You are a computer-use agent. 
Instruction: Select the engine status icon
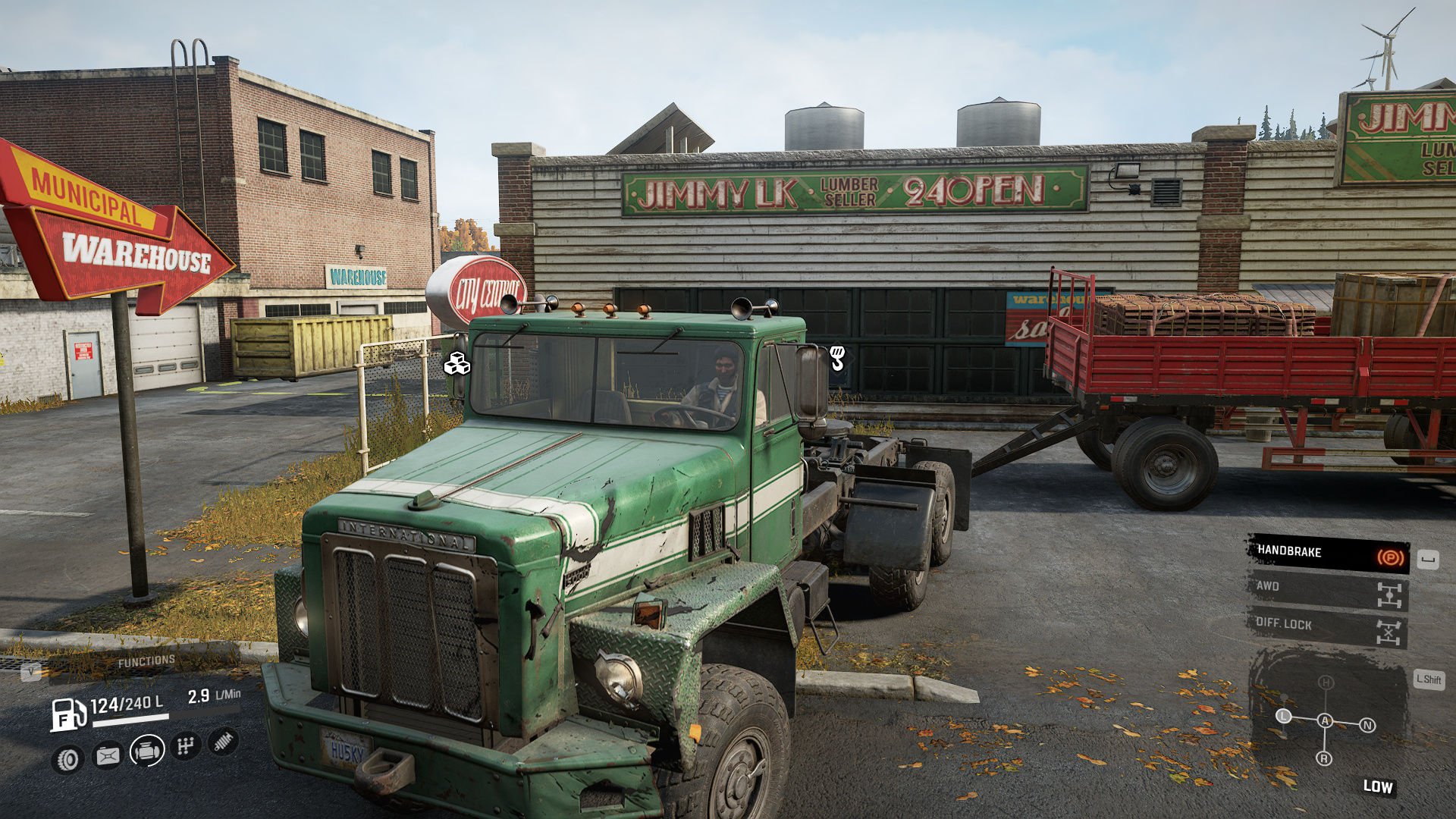click(x=147, y=751)
